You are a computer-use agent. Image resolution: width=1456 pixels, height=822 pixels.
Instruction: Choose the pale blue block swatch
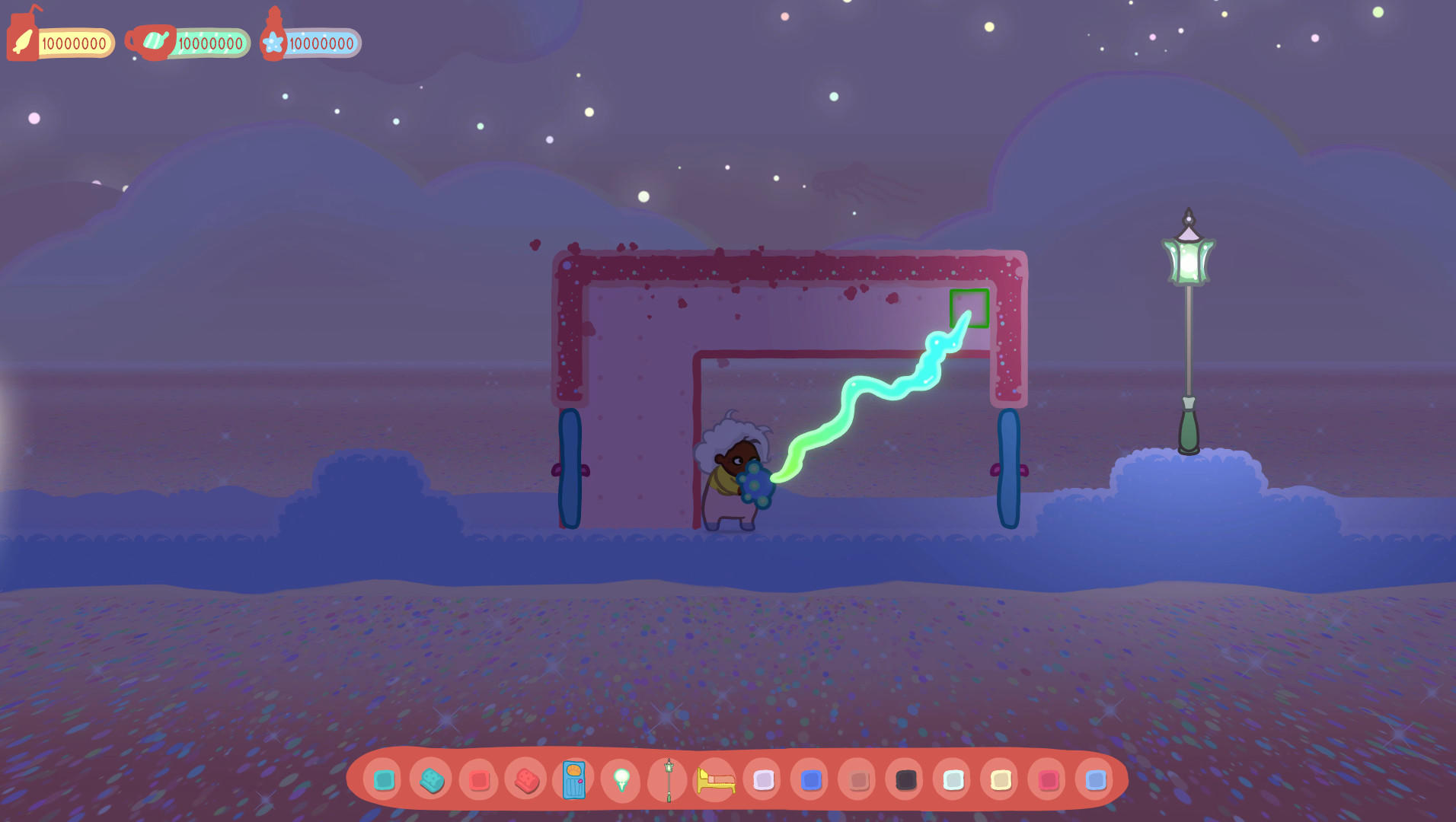953,780
